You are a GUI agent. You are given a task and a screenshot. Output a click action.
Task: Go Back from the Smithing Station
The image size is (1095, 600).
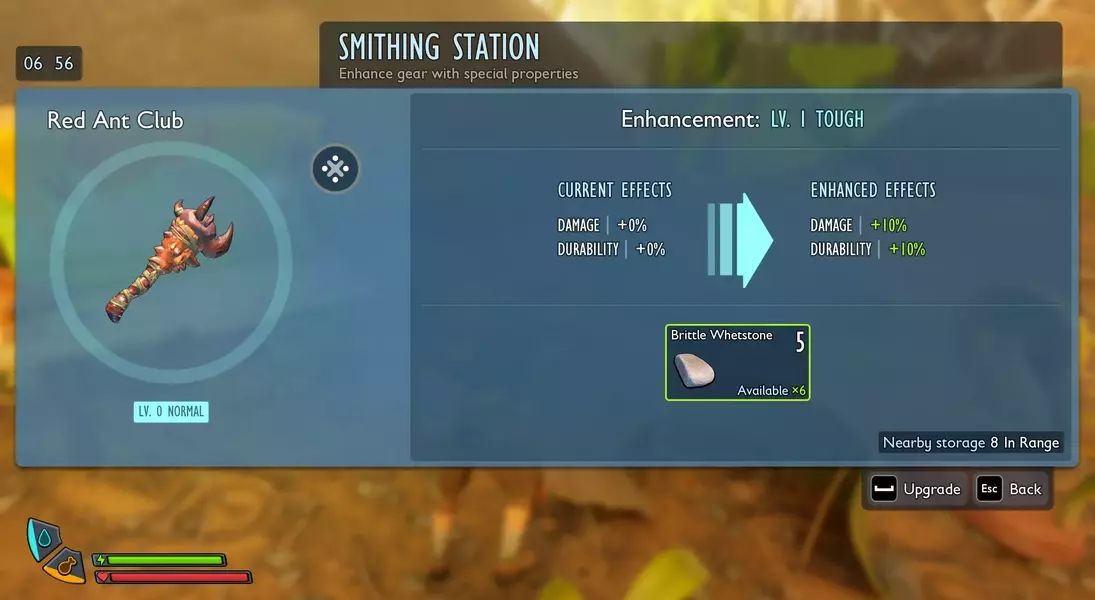[1010, 489]
